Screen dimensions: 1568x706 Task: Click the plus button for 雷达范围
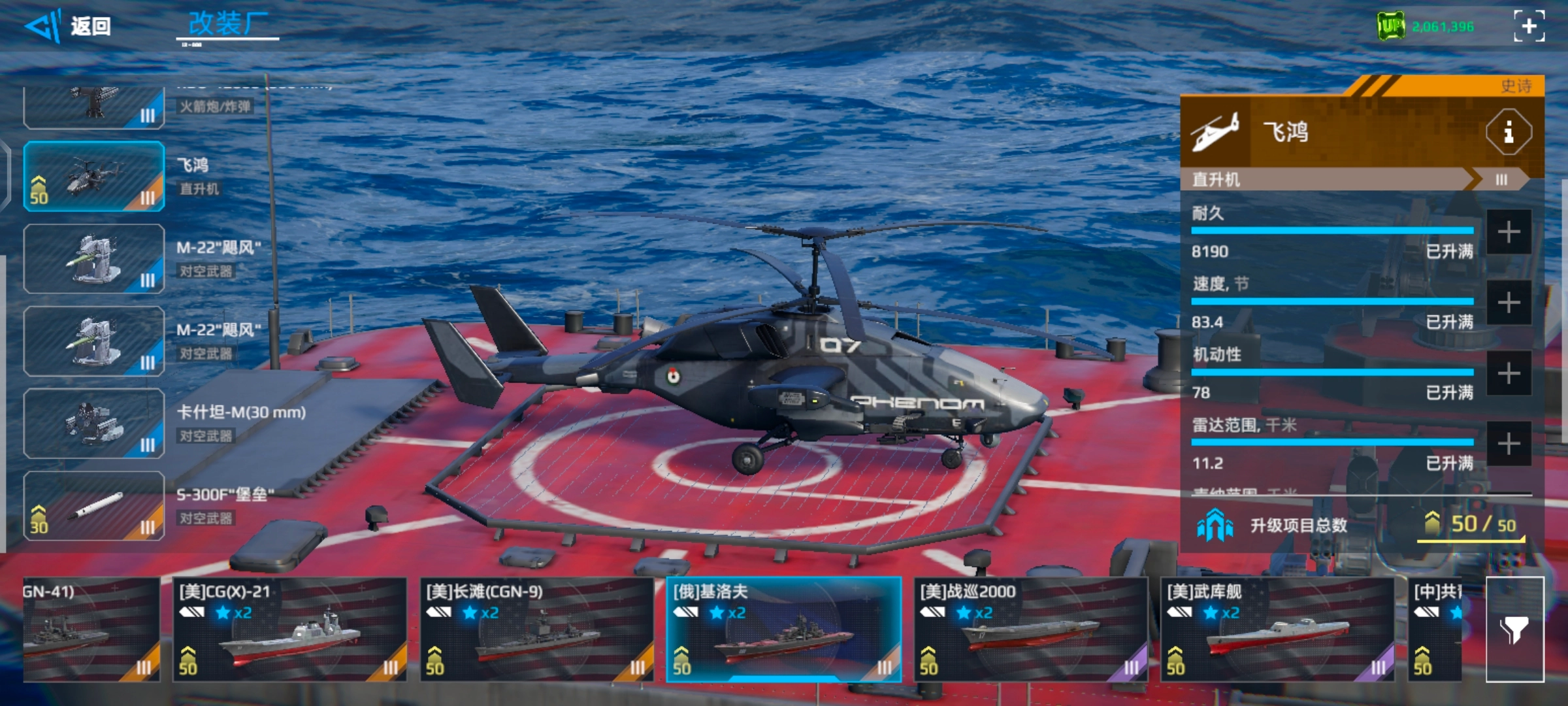[x=1509, y=445]
